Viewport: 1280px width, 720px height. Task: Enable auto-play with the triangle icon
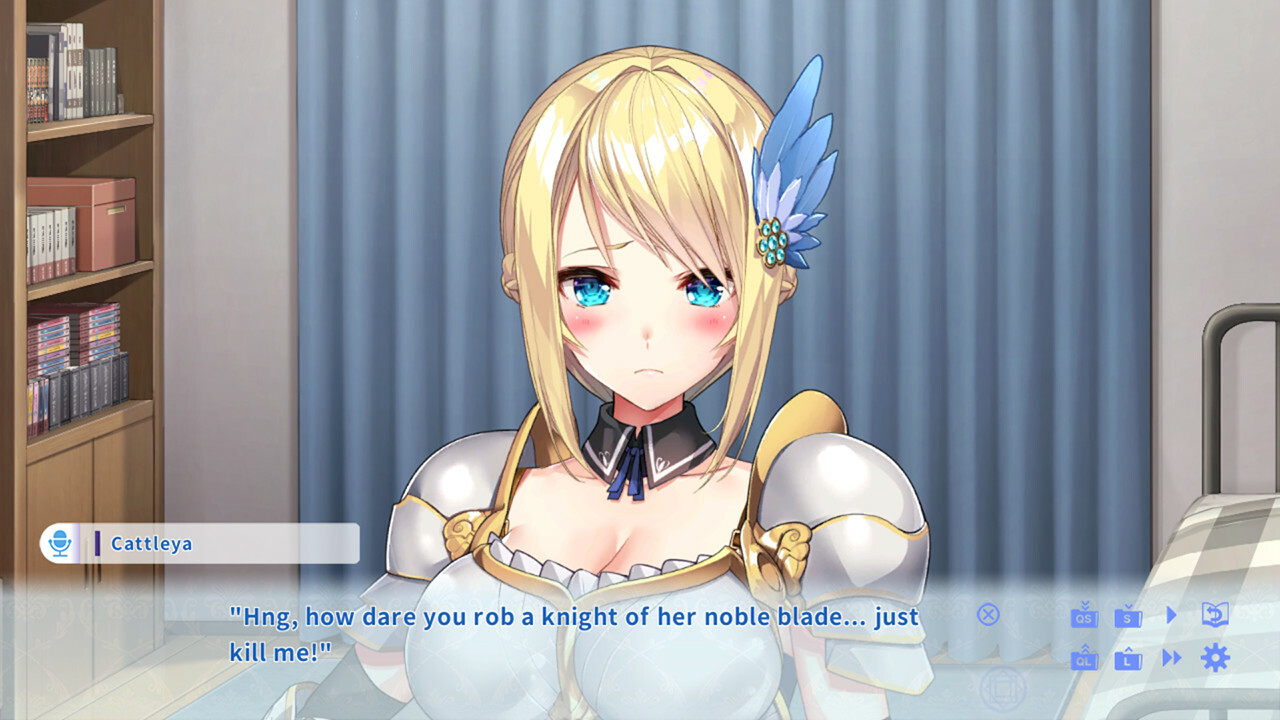tap(1171, 616)
